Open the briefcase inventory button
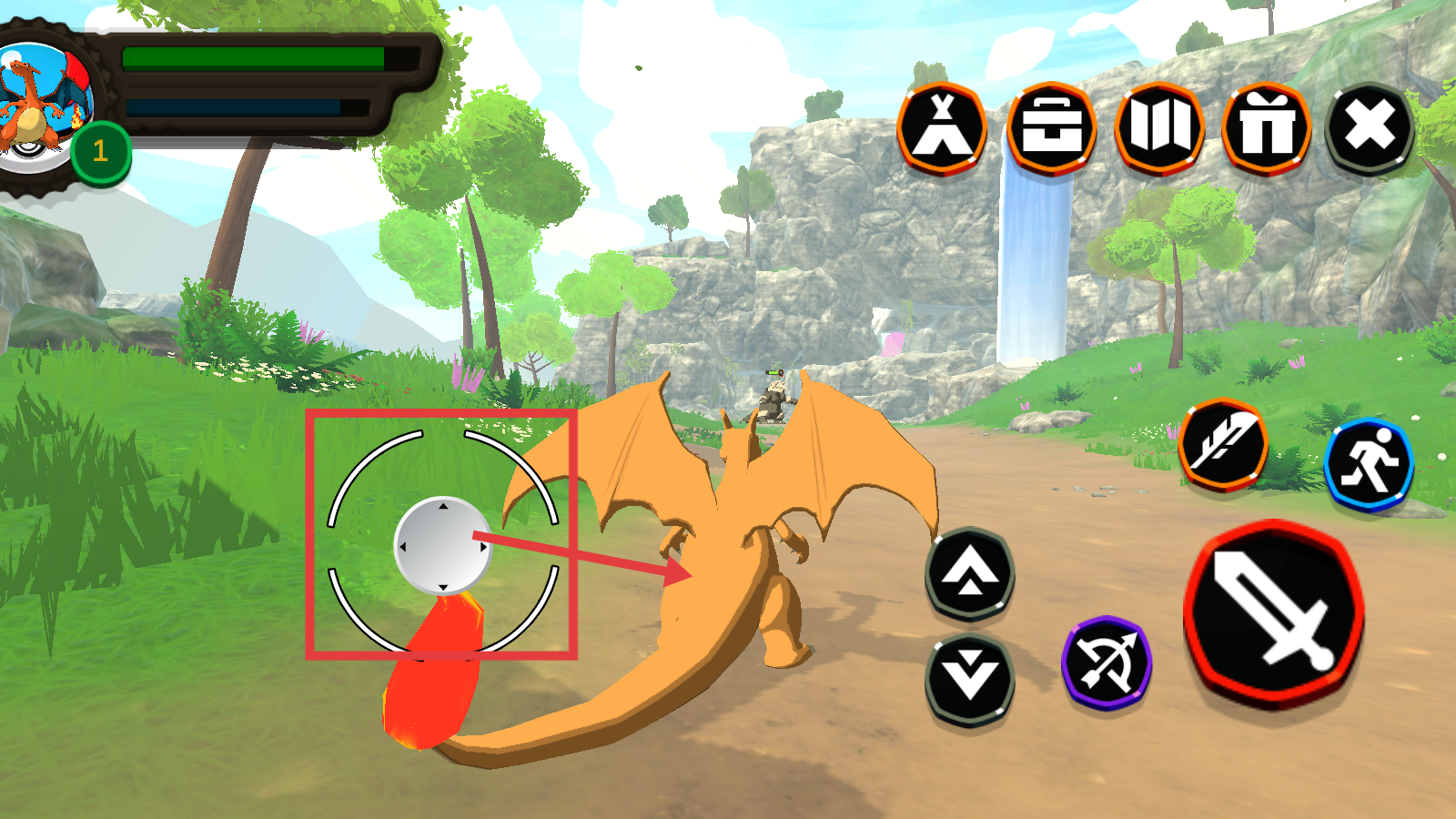The image size is (1456, 819). tap(1051, 129)
